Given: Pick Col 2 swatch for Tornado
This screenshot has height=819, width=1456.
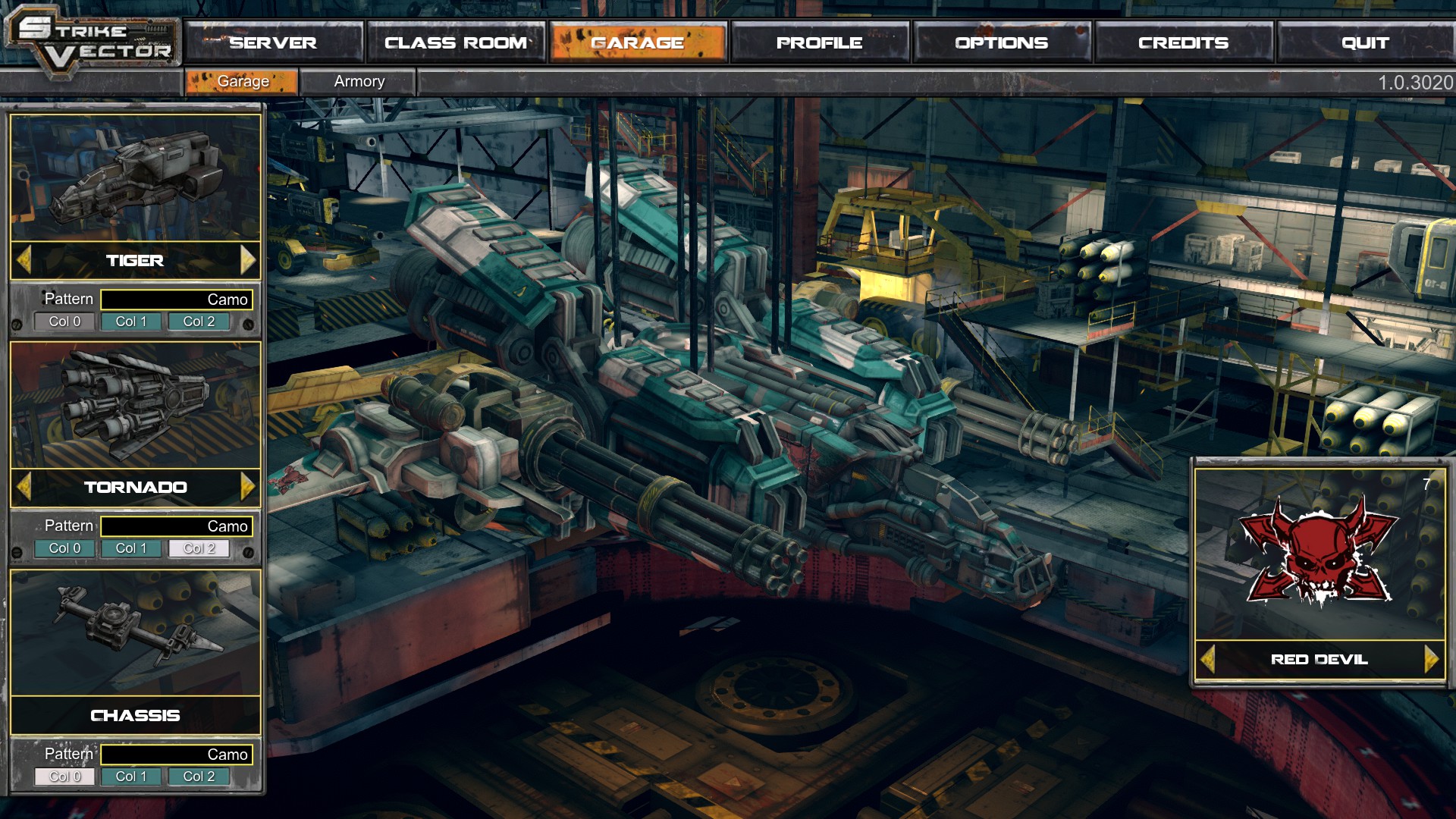Looking at the screenshot, I should pyautogui.click(x=199, y=548).
